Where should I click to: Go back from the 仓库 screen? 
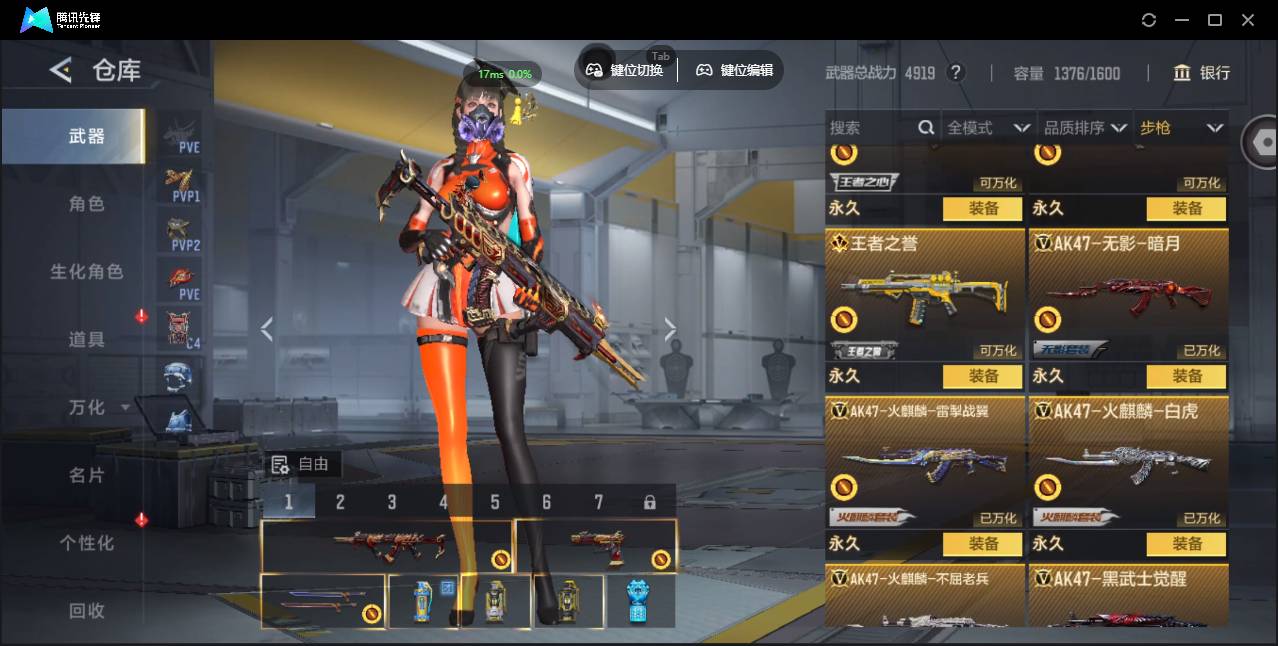pyautogui.click(x=61, y=70)
